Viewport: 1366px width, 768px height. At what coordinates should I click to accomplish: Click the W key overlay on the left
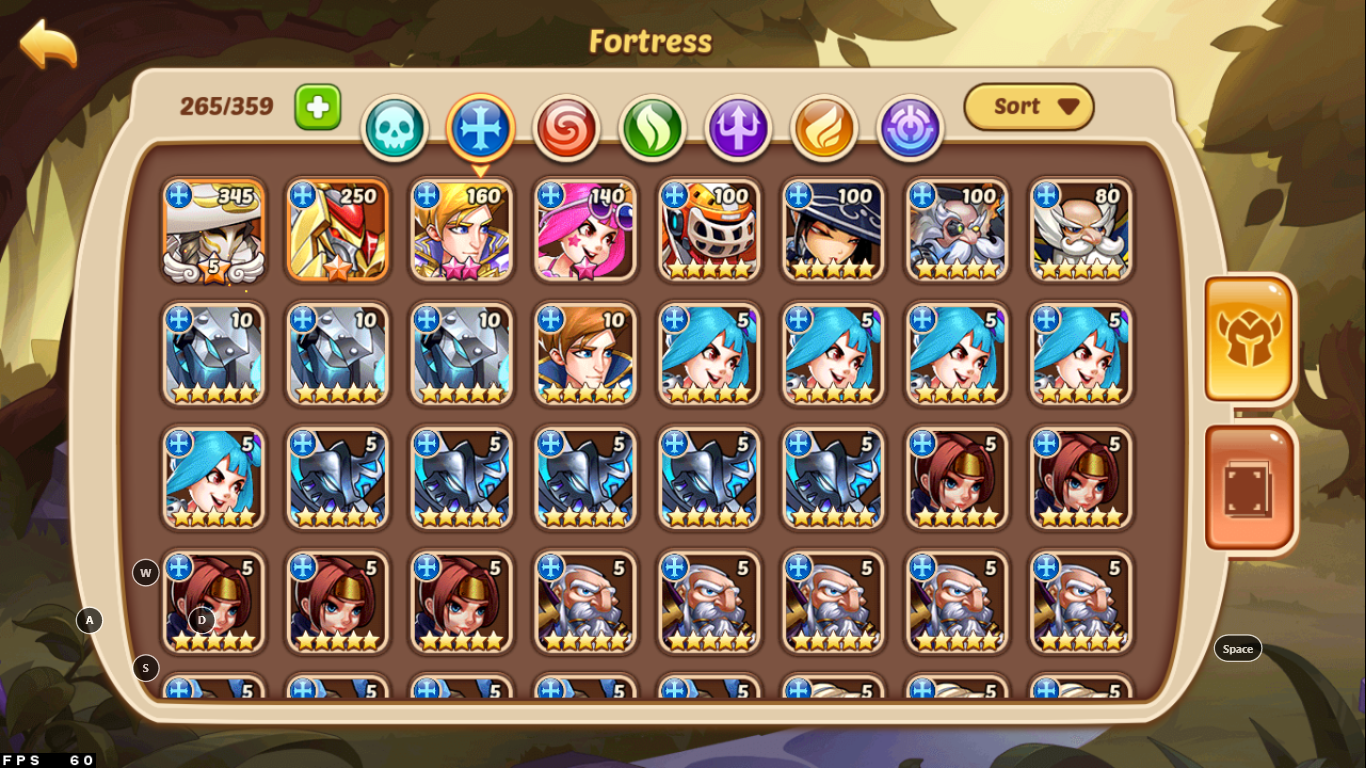tap(145, 573)
